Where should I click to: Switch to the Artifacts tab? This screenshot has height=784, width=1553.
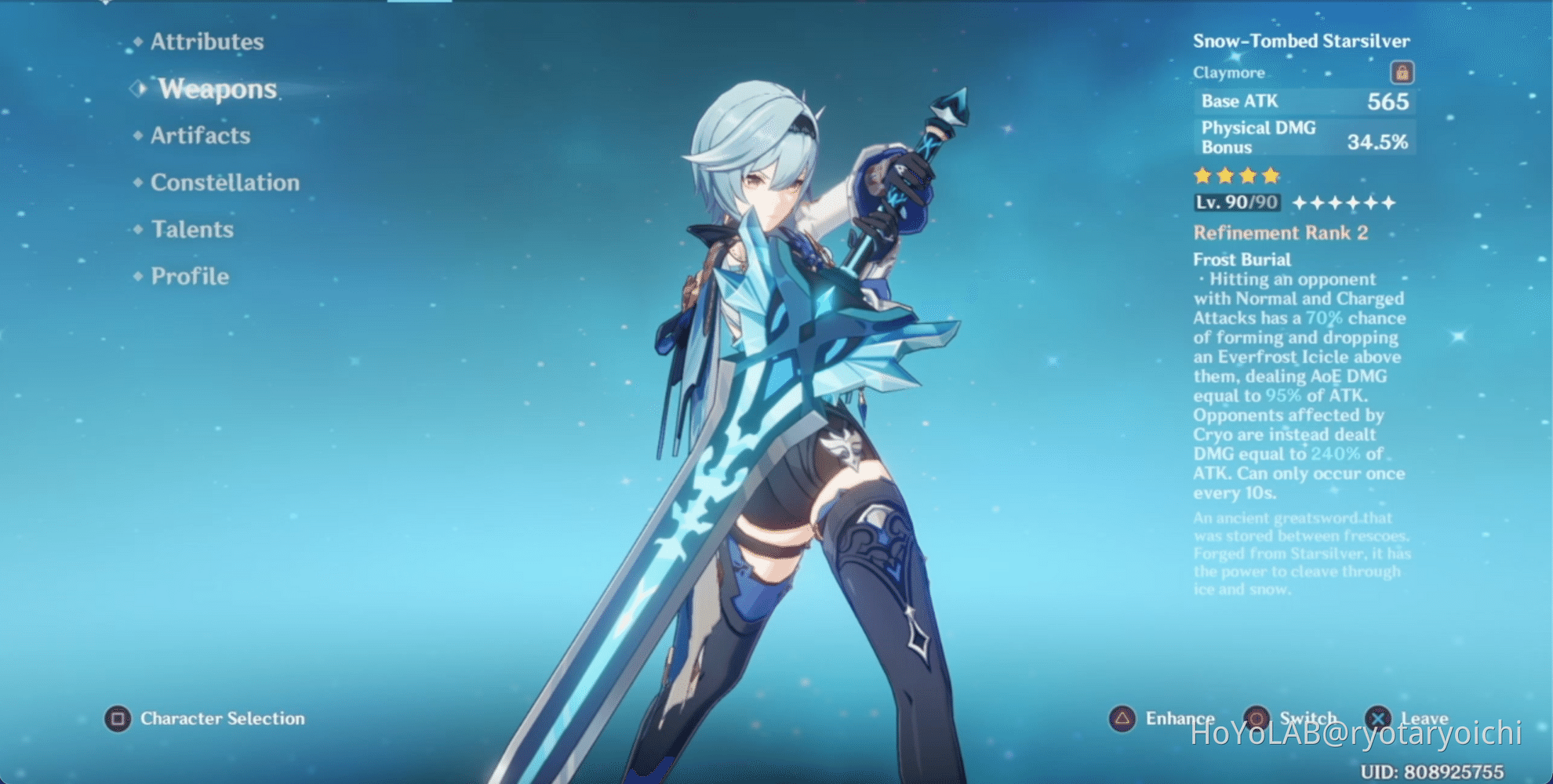201,135
